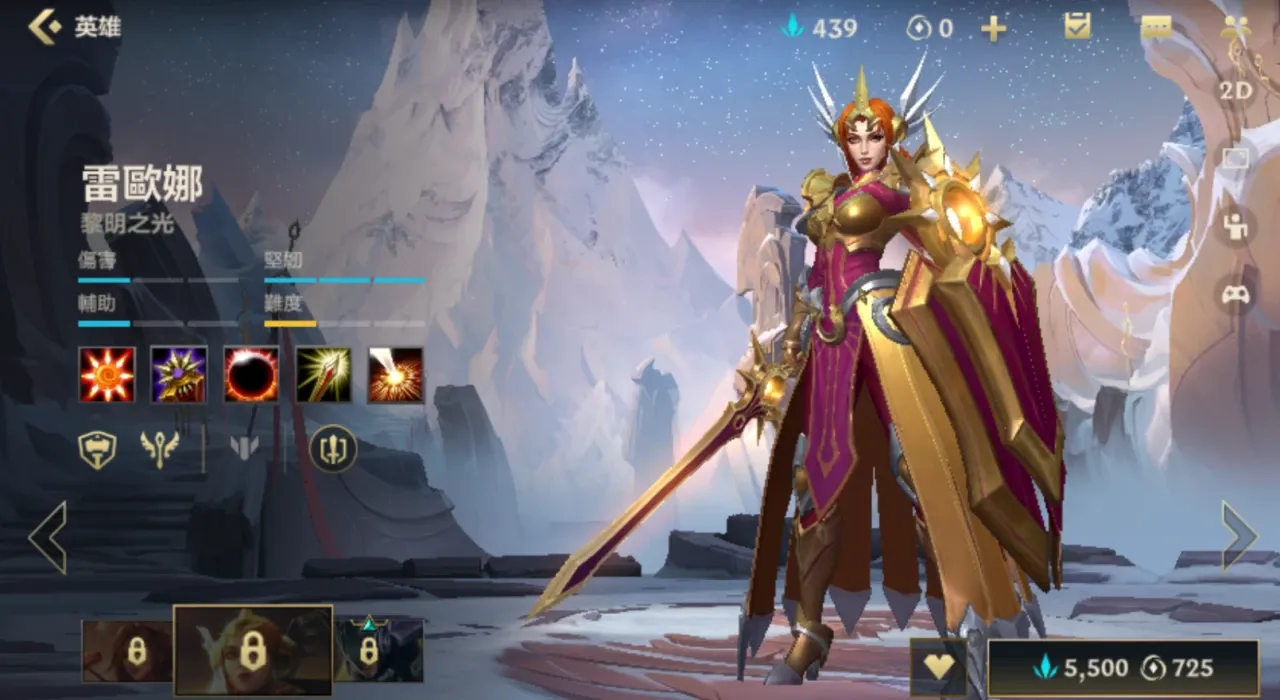
Task: Toggle the 2D view button
Action: click(1235, 91)
